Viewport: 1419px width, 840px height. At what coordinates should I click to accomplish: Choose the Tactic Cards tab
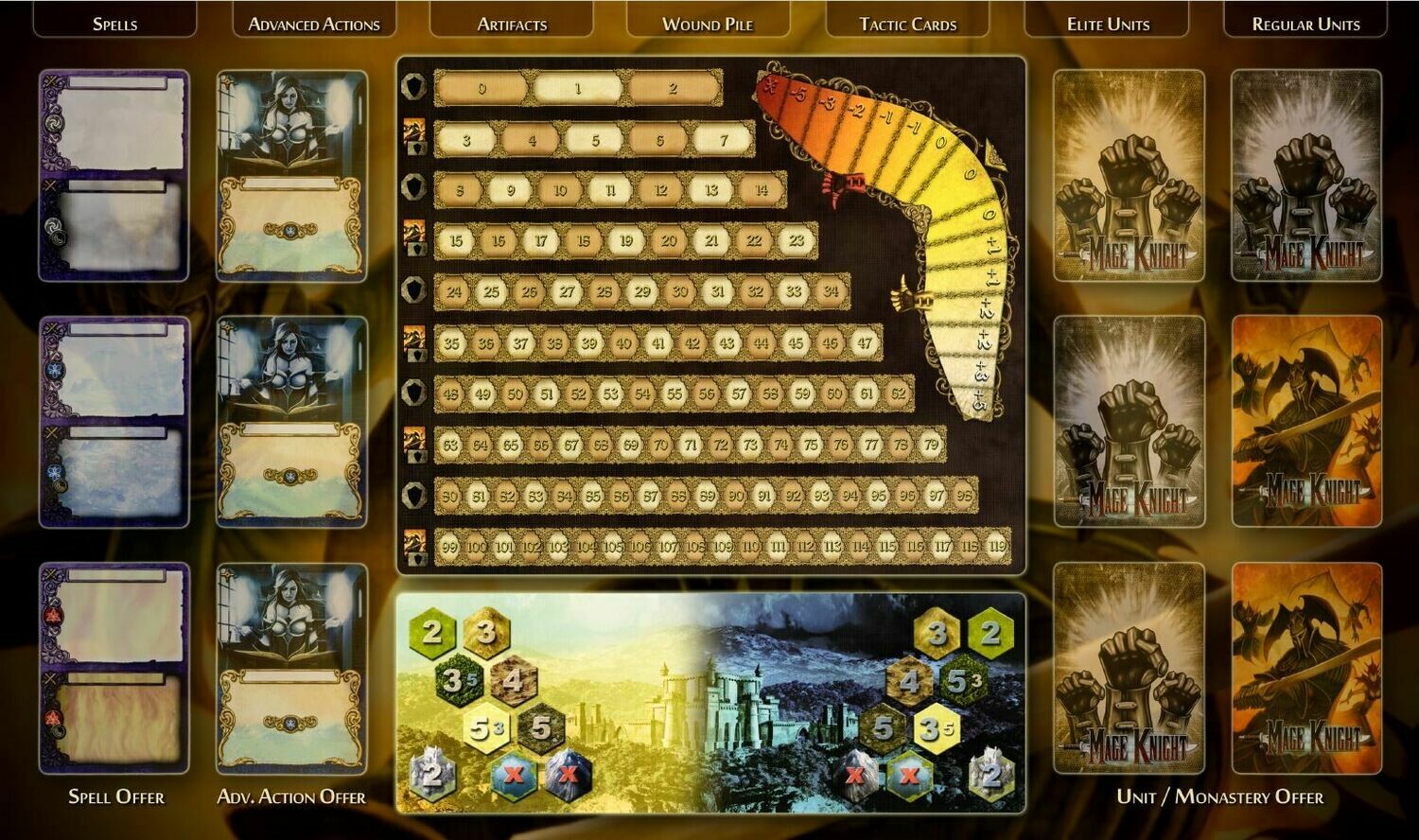[x=907, y=24]
